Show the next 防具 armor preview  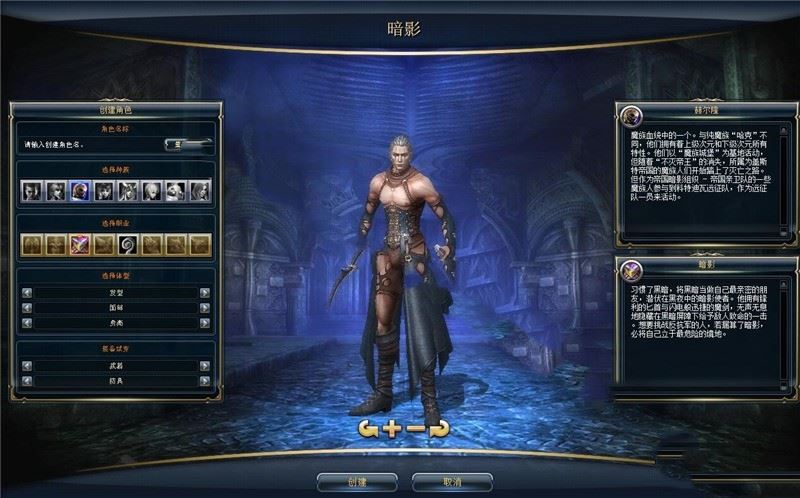point(205,381)
